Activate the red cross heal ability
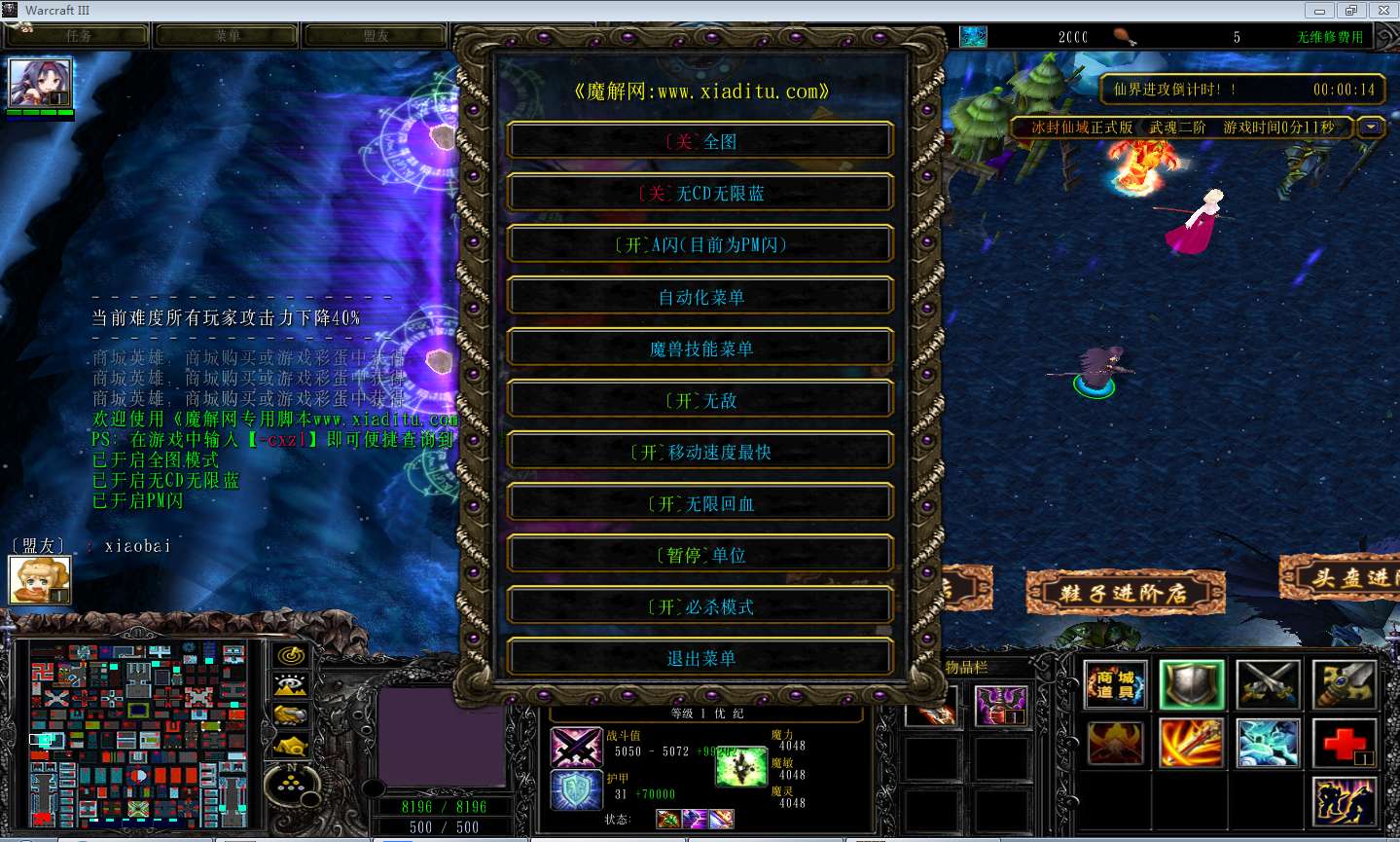Viewport: 1400px width, 842px height. [1344, 743]
